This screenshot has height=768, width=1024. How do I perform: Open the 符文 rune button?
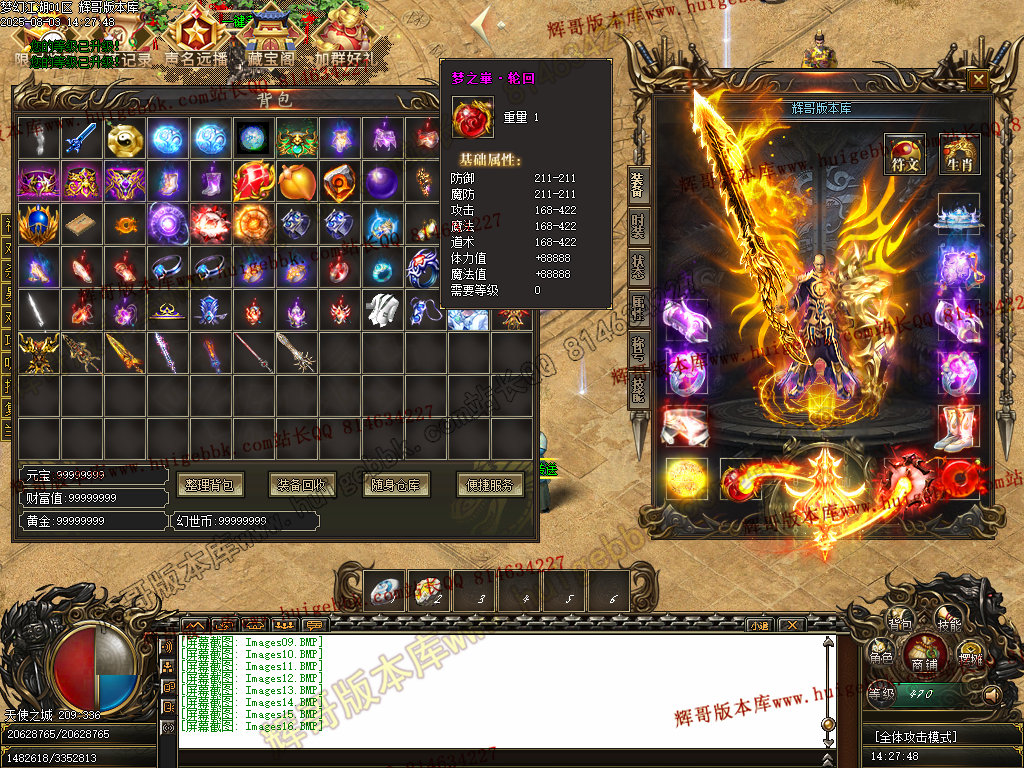coord(906,155)
